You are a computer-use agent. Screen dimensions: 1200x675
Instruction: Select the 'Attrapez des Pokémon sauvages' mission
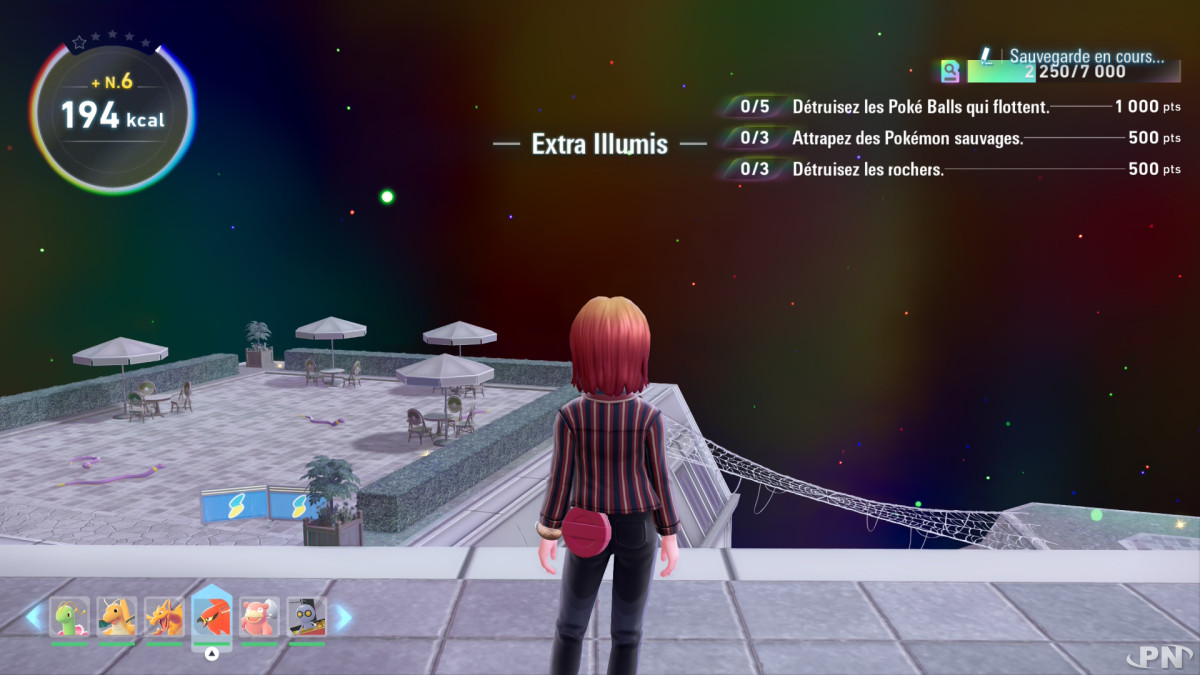pos(907,138)
